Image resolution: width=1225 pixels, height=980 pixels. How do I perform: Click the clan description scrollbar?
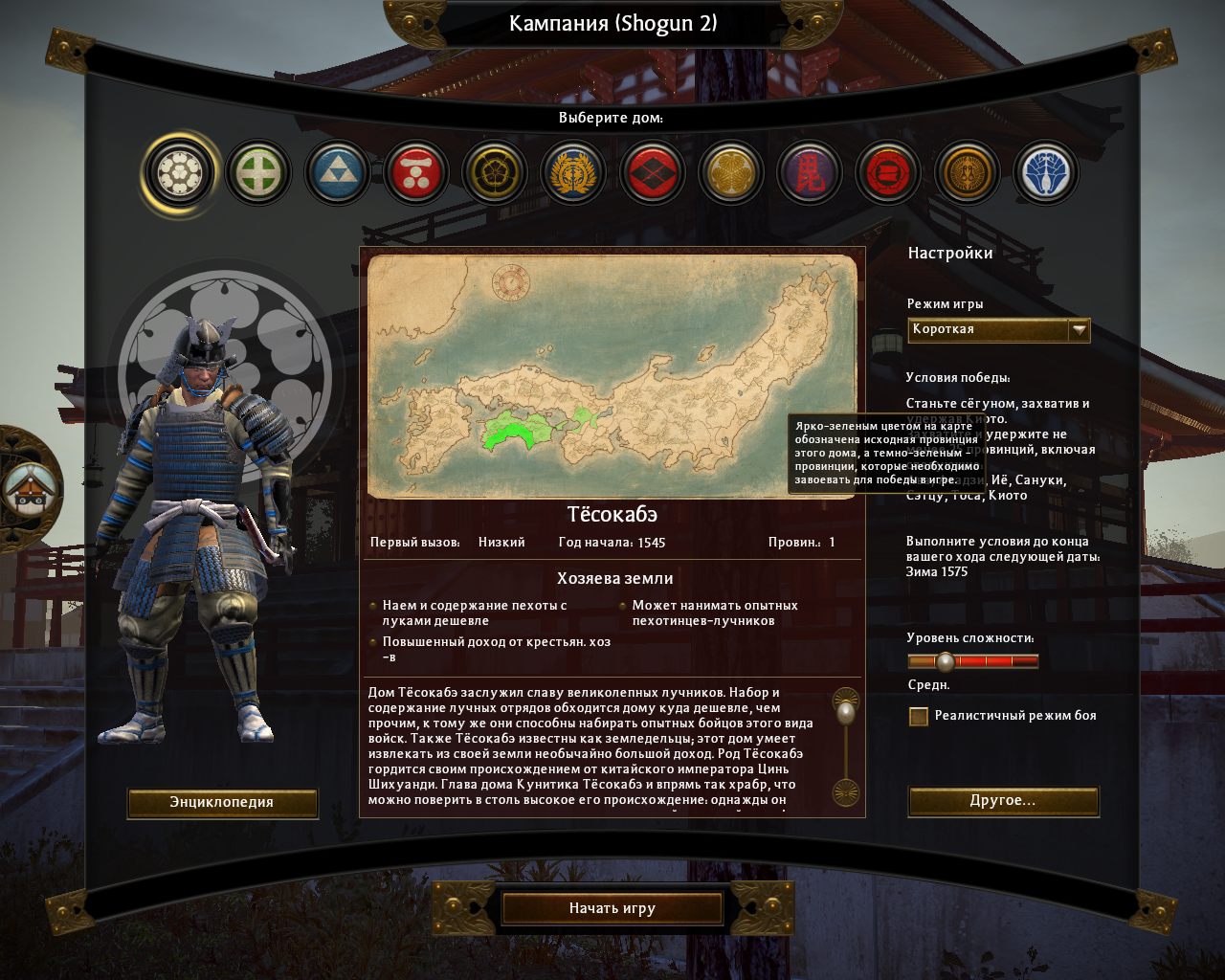[846, 749]
